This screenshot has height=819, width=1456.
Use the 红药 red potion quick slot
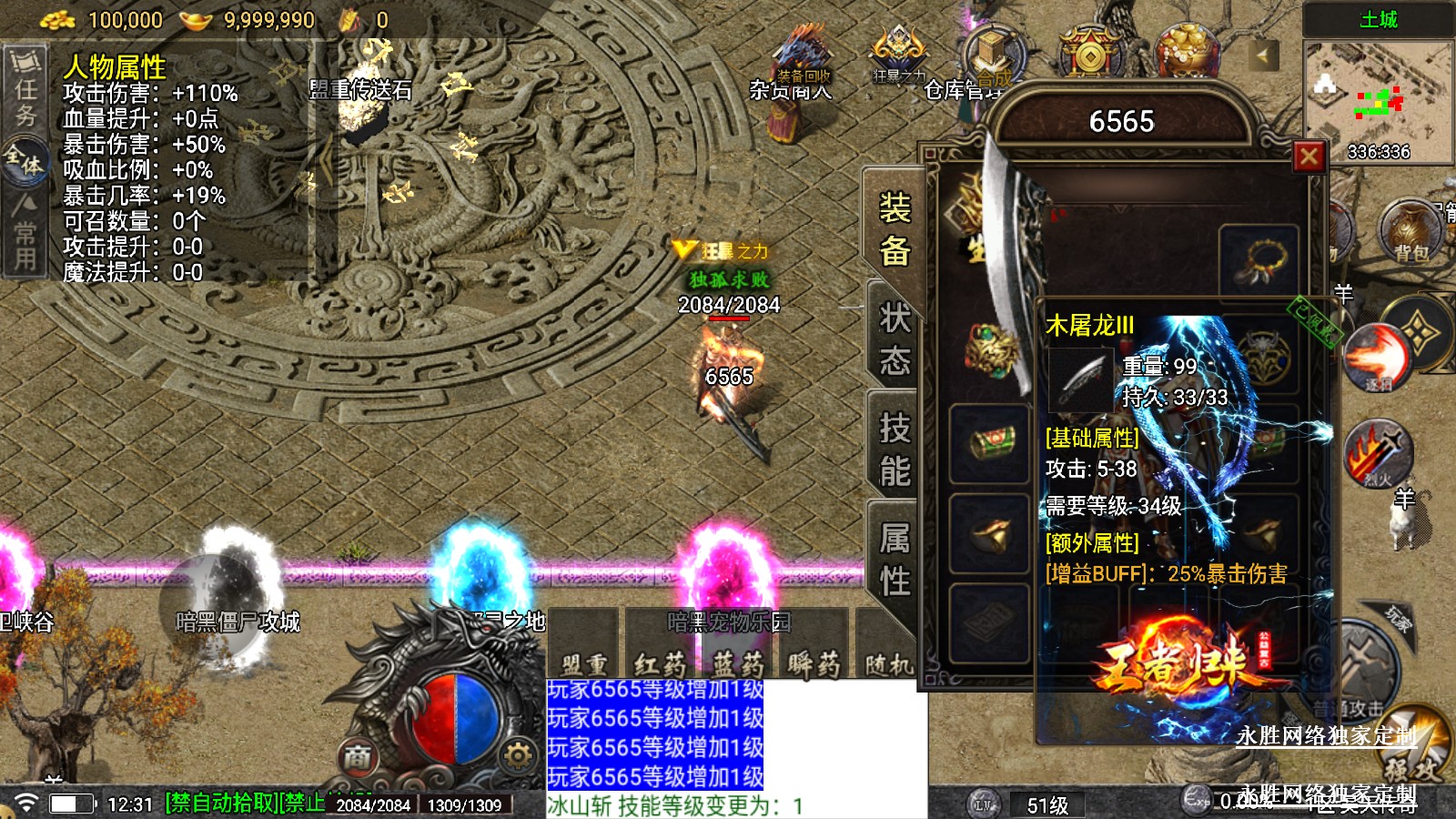[660, 662]
